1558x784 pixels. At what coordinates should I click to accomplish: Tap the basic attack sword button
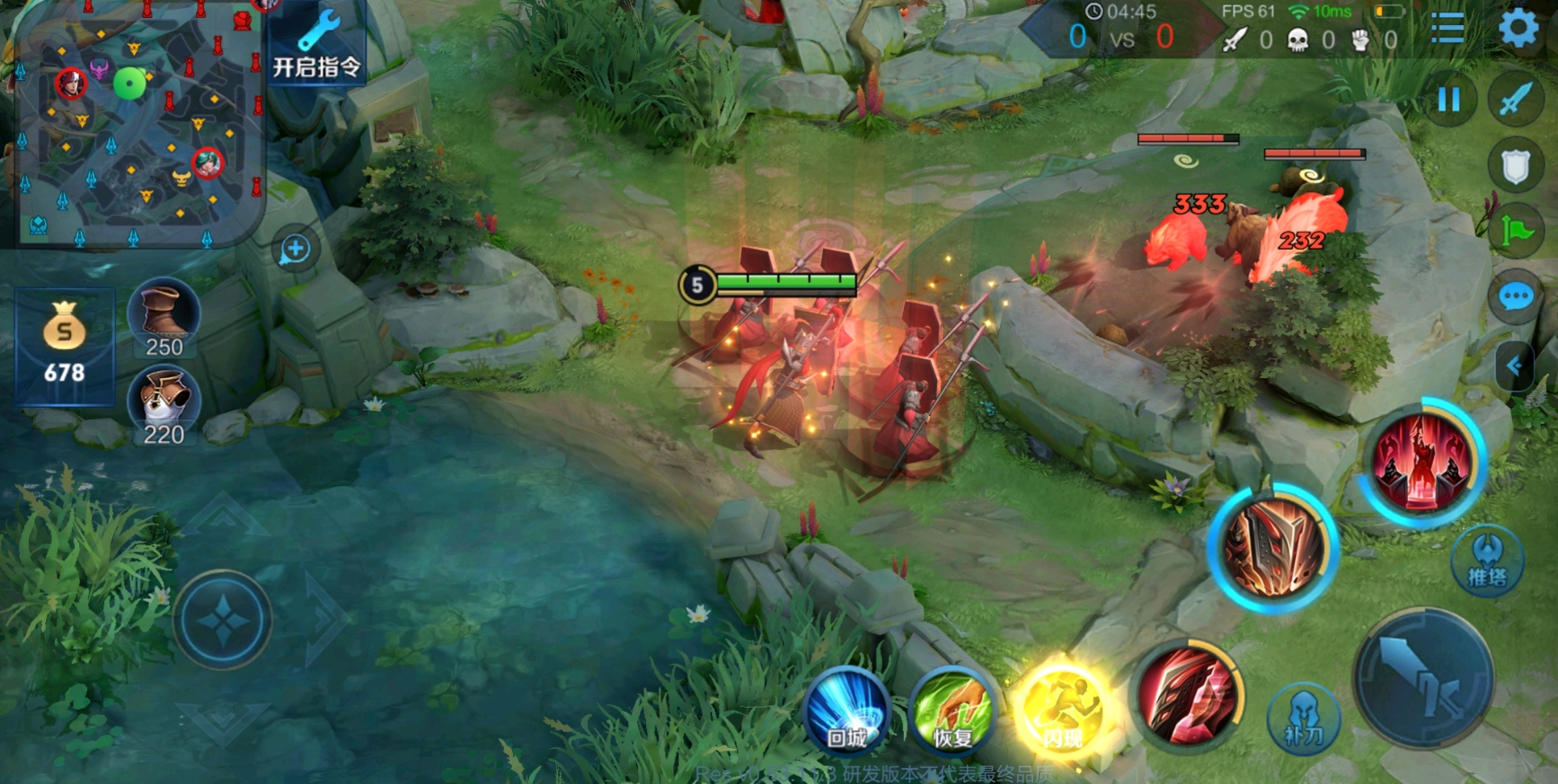pos(1423,678)
